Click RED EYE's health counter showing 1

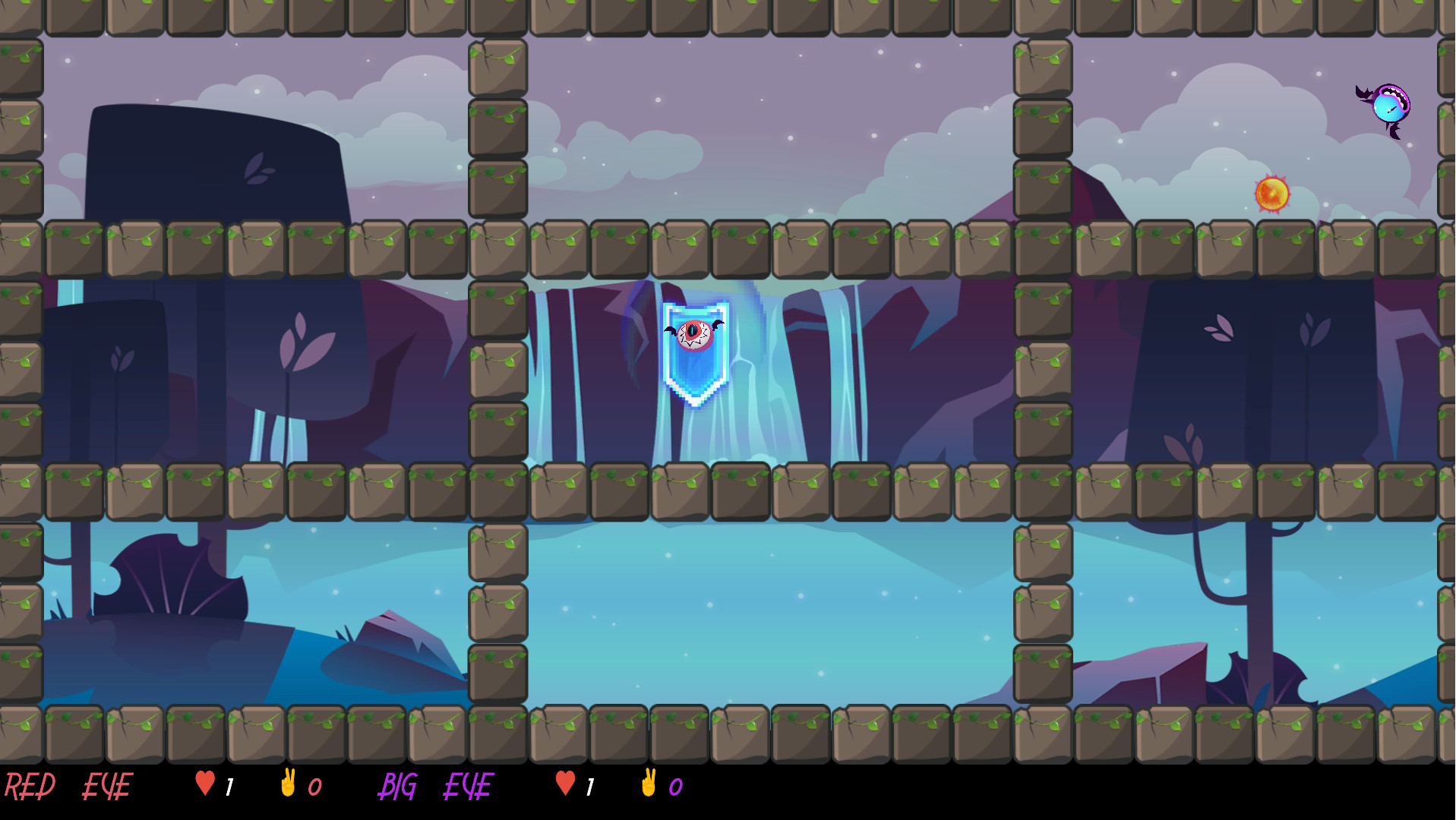pos(230,786)
